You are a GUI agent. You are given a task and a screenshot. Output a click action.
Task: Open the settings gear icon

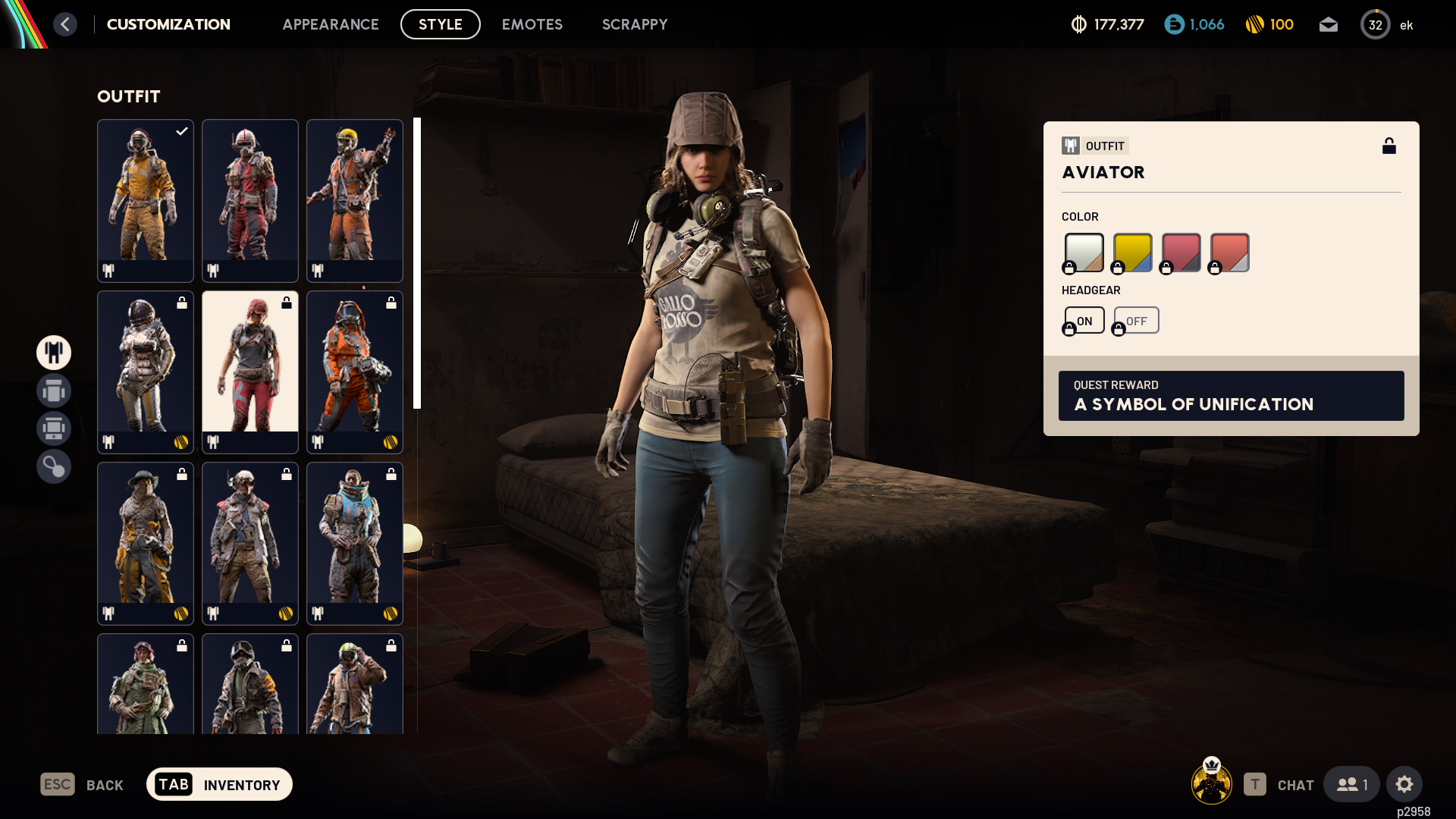pyautogui.click(x=1404, y=784)
